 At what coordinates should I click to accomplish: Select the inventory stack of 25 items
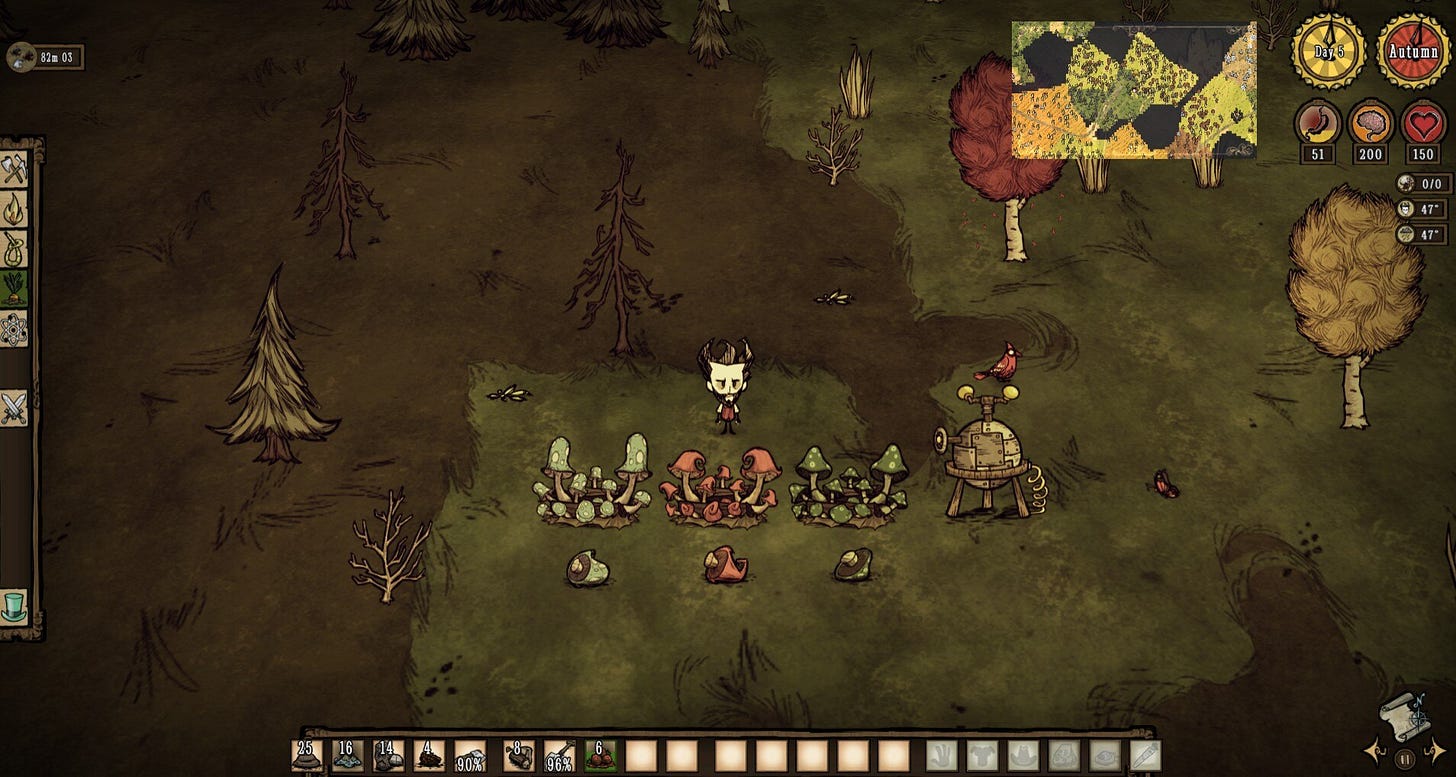307,756
